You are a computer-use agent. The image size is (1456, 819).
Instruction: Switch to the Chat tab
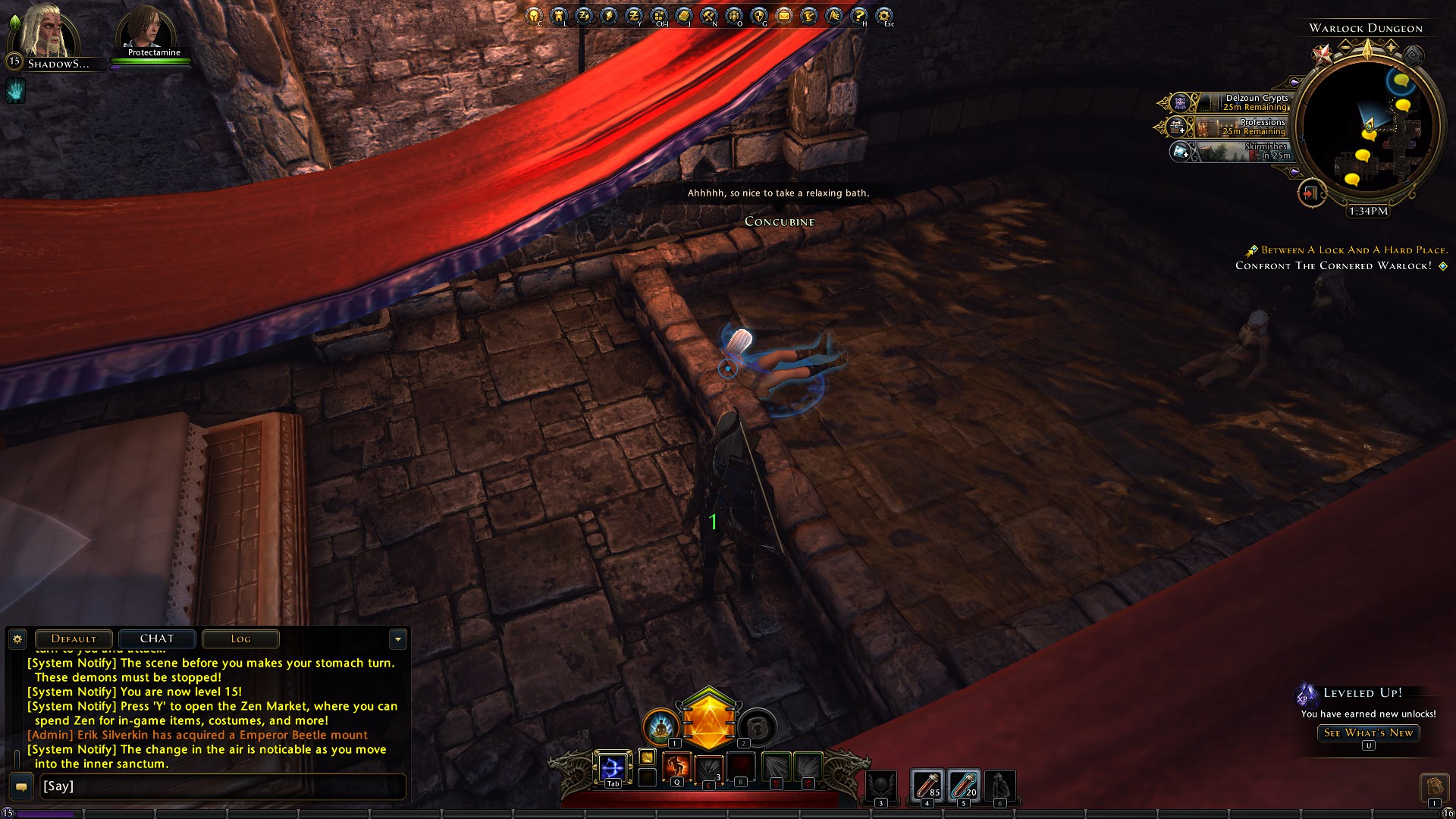157,639
